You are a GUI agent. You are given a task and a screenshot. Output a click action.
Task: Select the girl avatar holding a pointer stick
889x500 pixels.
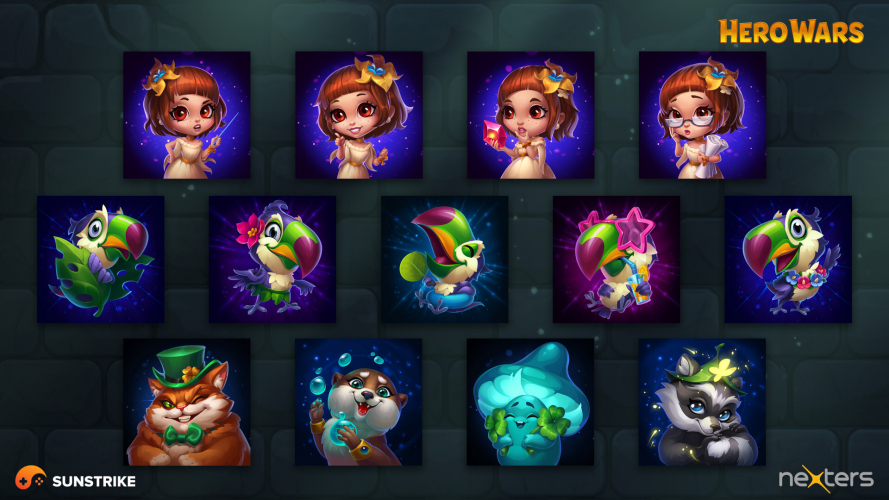tap(187, 115)
